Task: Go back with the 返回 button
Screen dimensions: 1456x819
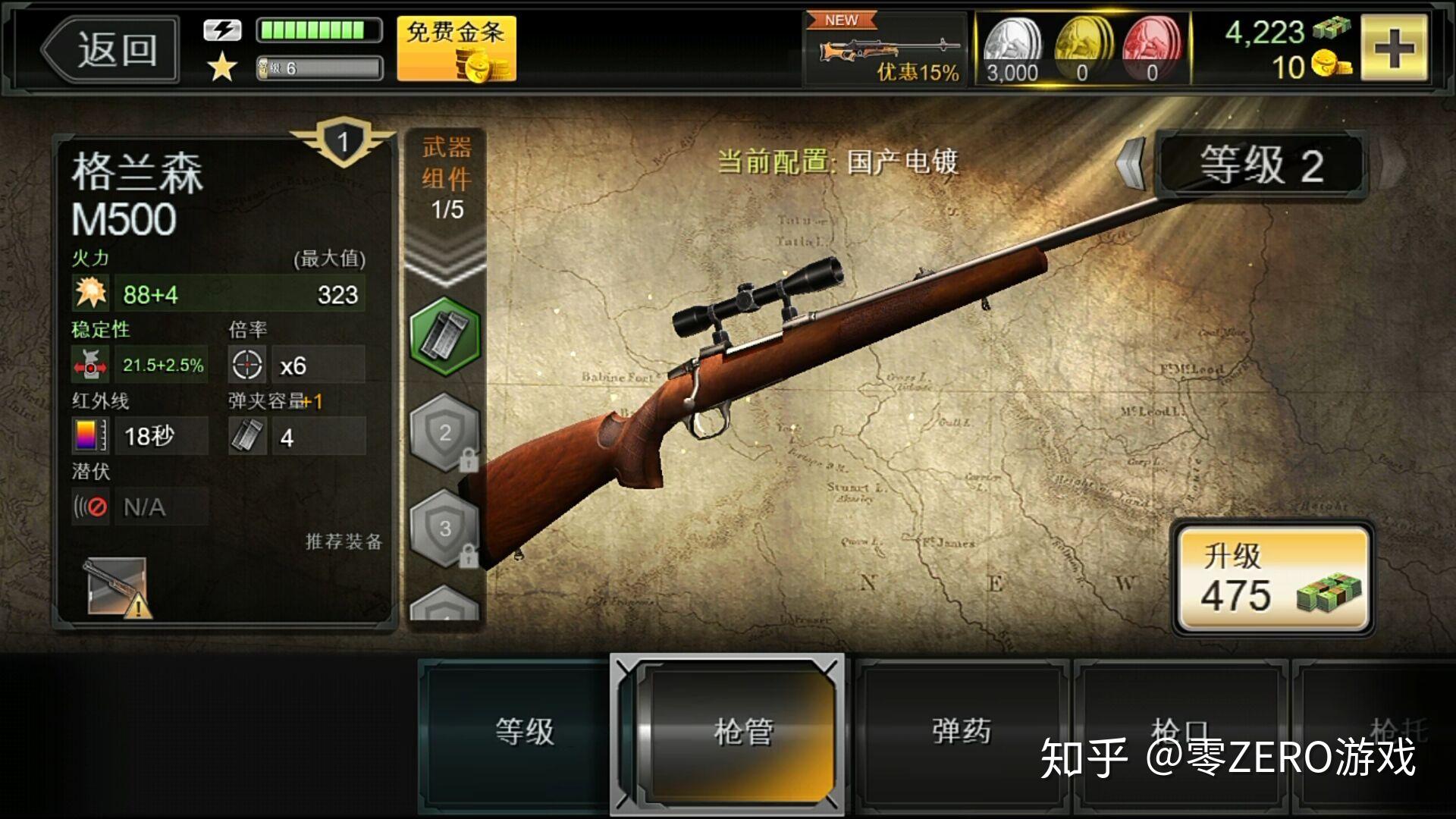Action: click(x=110, y=50)
